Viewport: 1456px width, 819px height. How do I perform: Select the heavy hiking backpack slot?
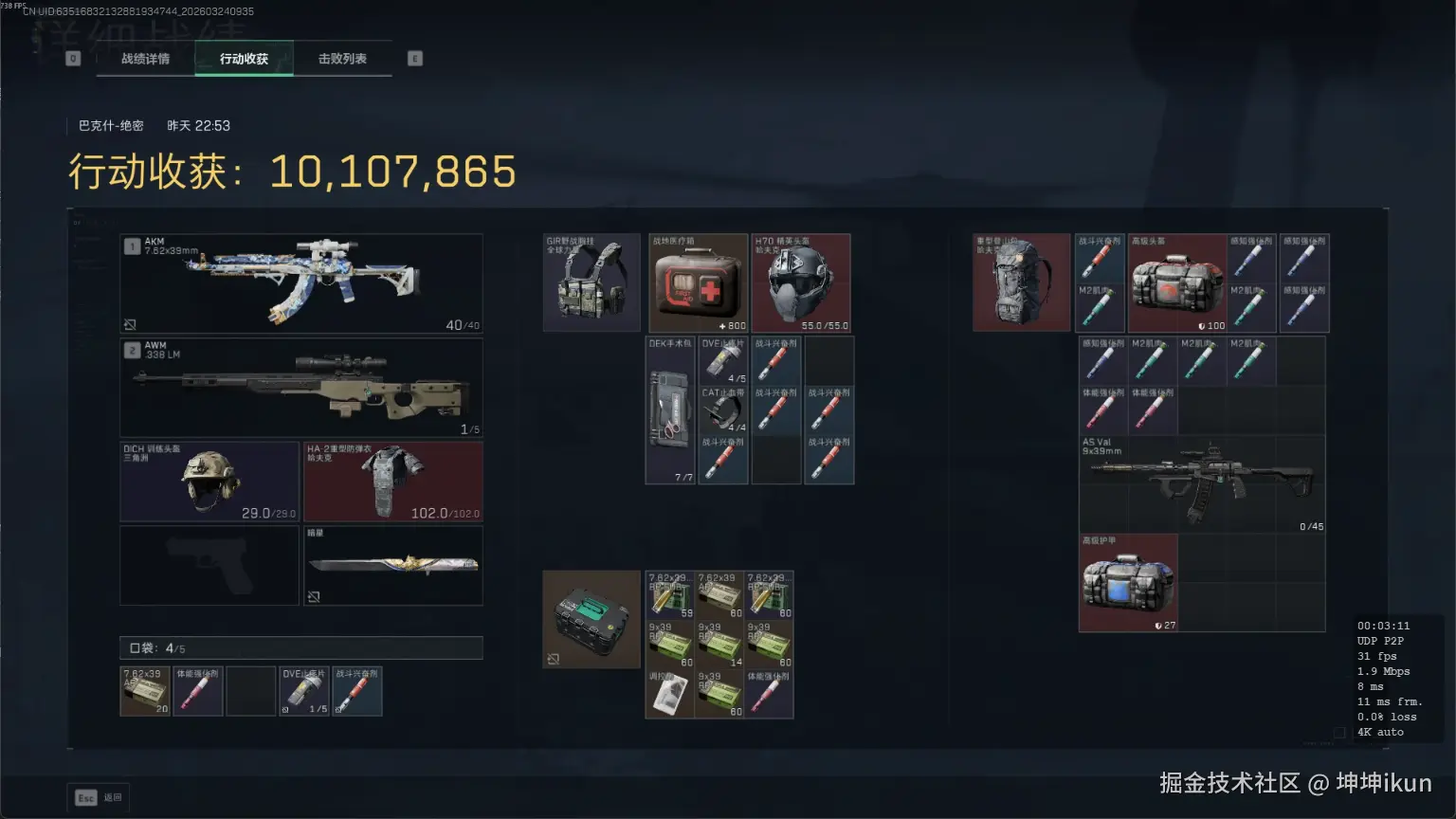click(x=1021, y=282)
